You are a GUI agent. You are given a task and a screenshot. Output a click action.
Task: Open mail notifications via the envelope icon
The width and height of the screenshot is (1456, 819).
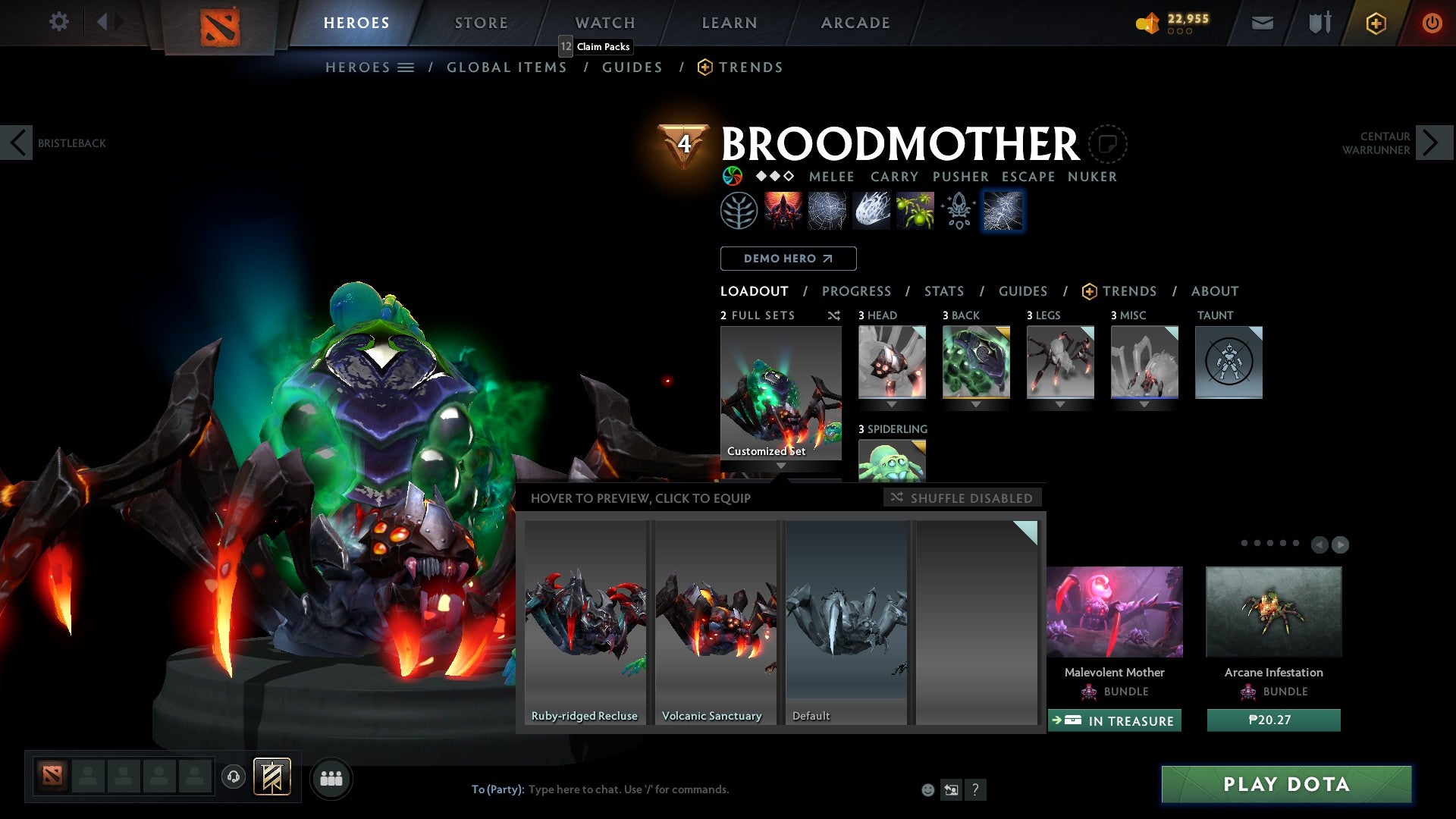(x=1263, y=22)
